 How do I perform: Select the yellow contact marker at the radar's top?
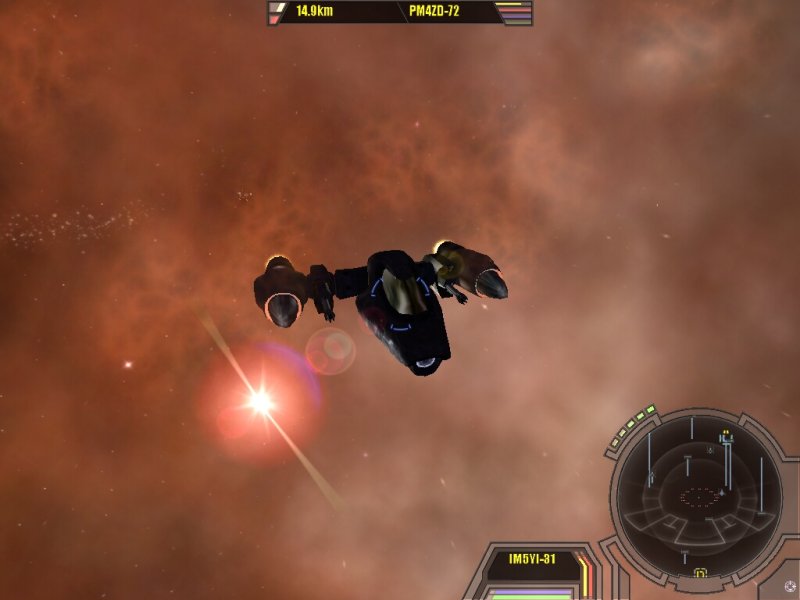point(727,435)
